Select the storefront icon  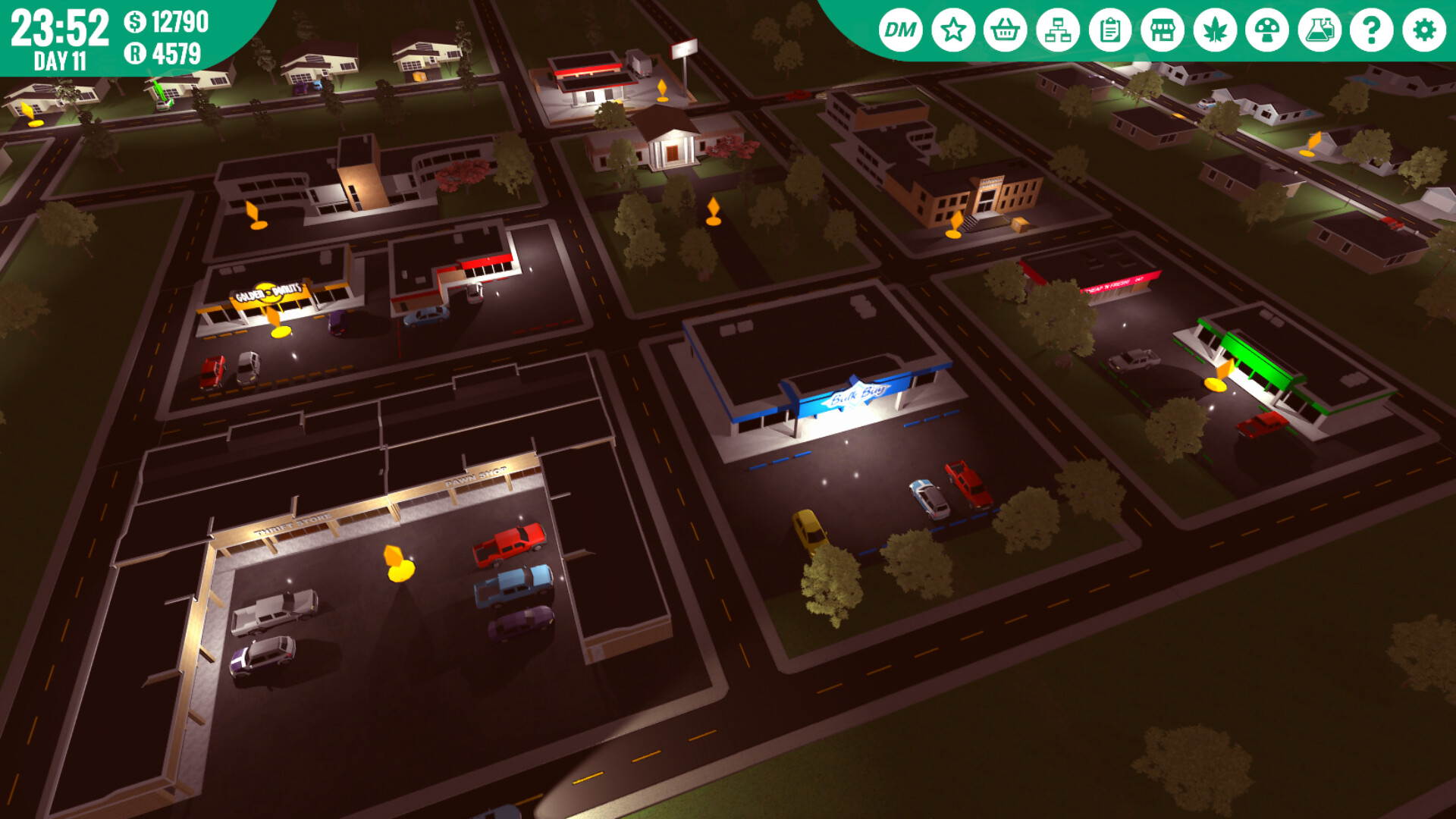[x=1163, y=30]
